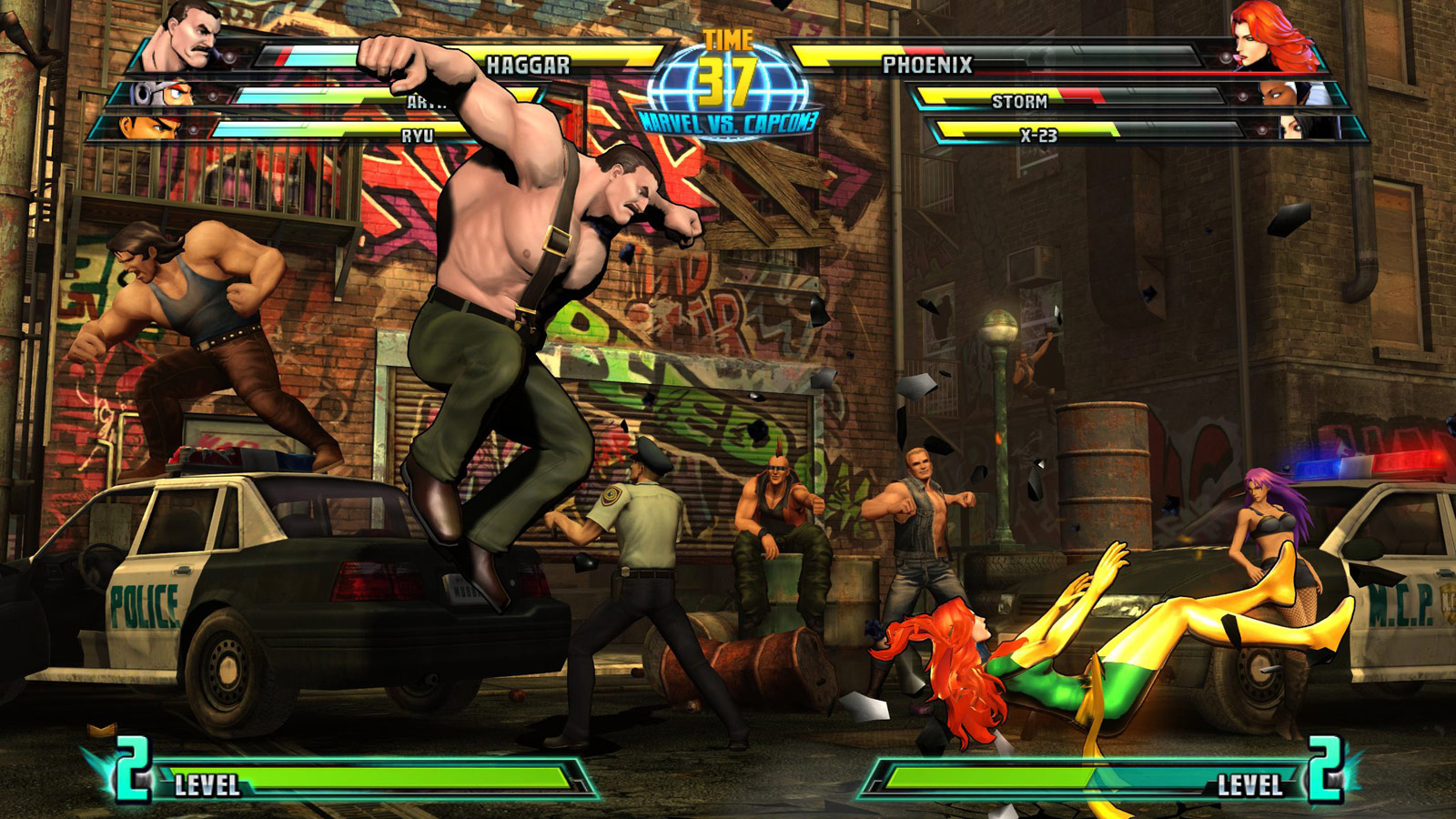This screenshot has height=819, width=1456.
Task: Click the X-23 name label
Action: pyautogui.click(x=1037, y=135)
